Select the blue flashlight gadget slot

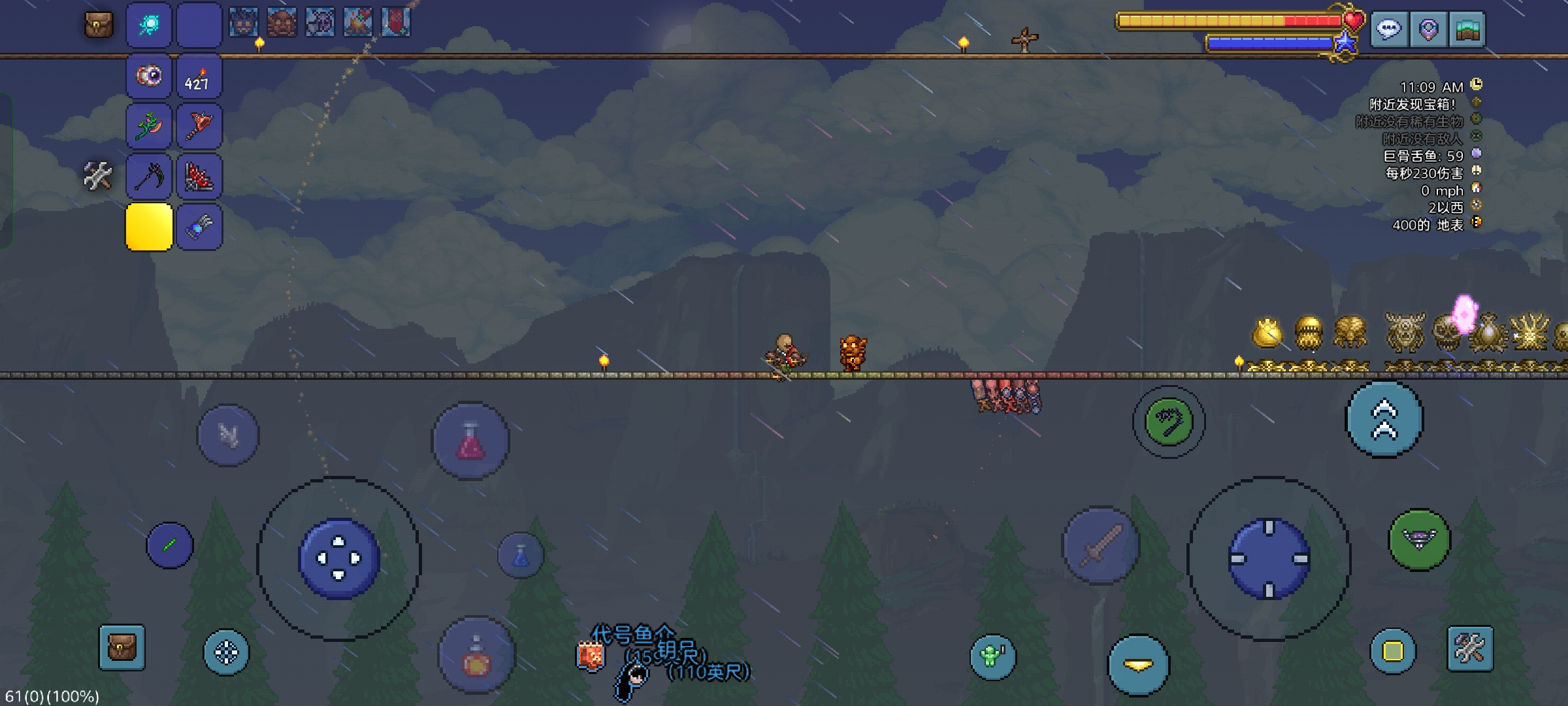click(199, 227)
